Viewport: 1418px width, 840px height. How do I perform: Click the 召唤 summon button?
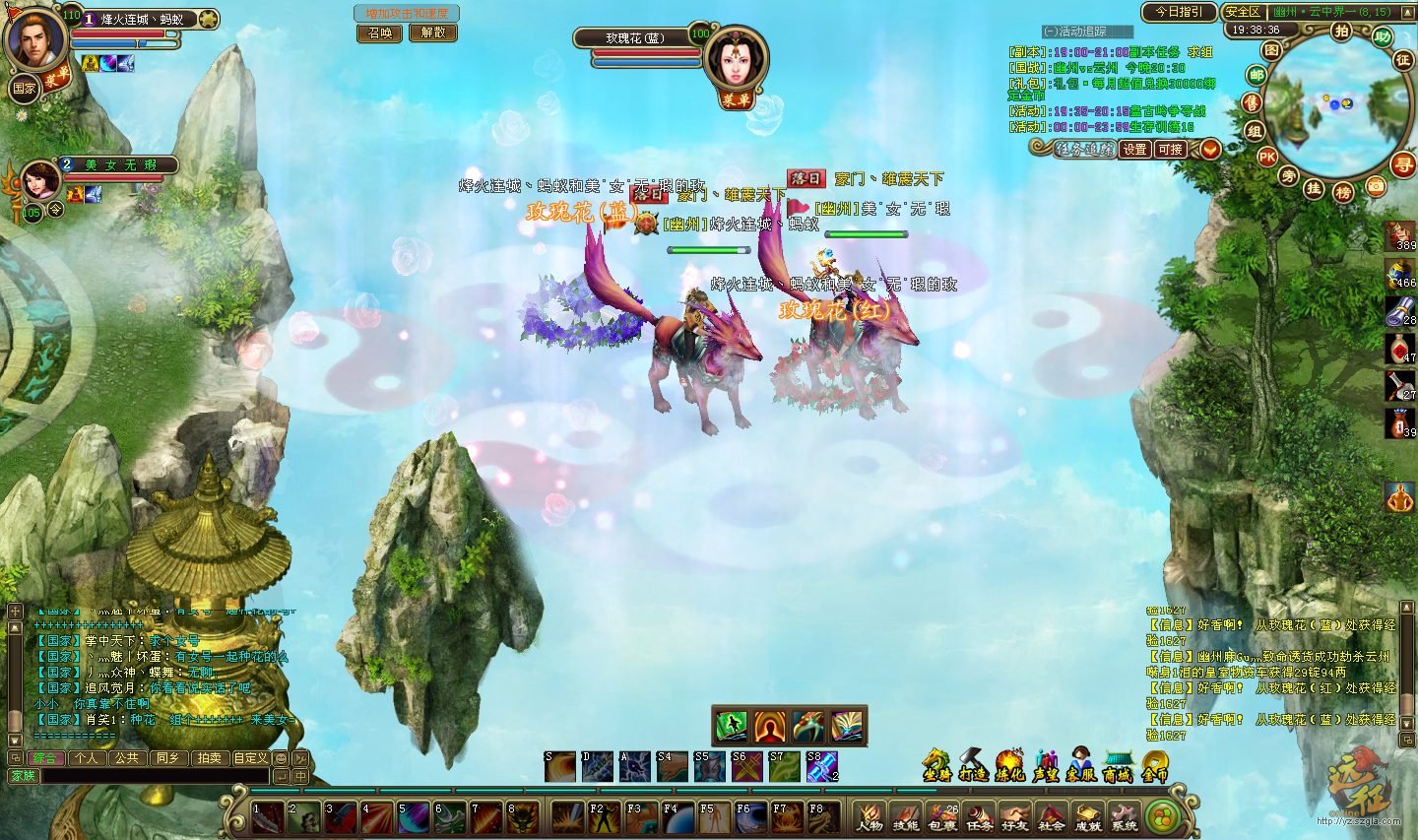pos(380,32)
